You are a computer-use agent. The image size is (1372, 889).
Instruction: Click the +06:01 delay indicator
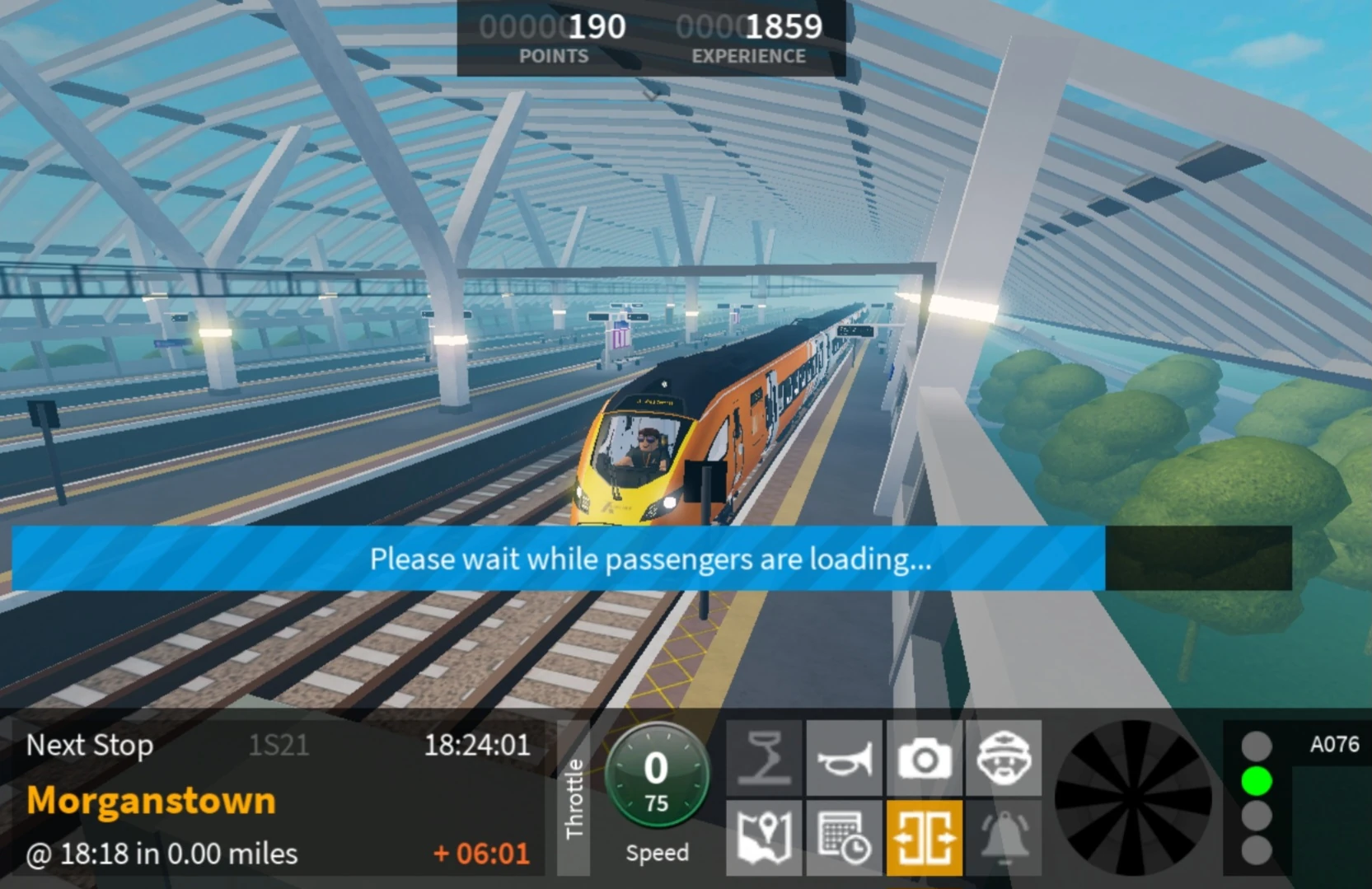coord(481,854)
